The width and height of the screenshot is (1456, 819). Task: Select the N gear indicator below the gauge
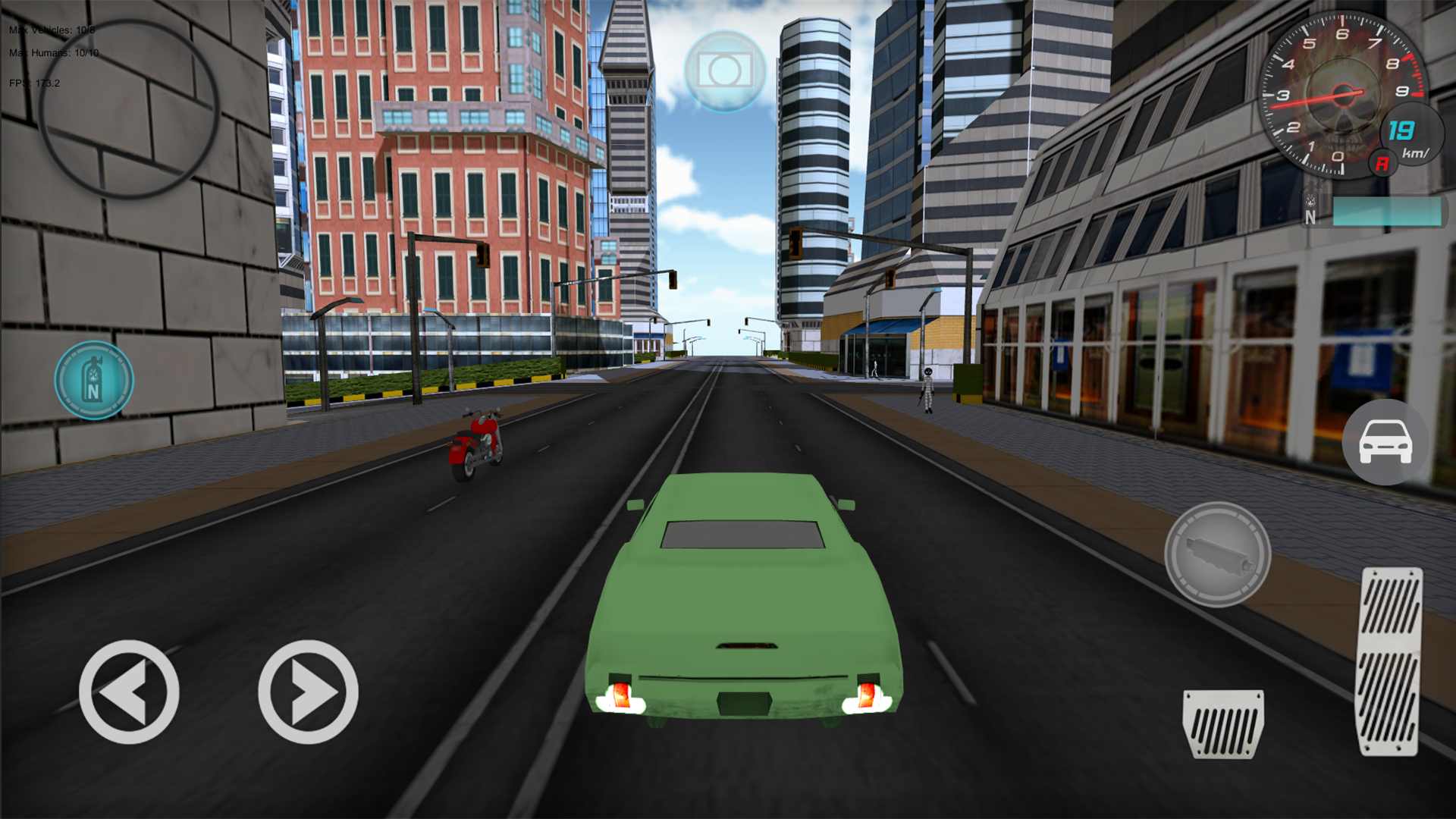pos(1310,218)
